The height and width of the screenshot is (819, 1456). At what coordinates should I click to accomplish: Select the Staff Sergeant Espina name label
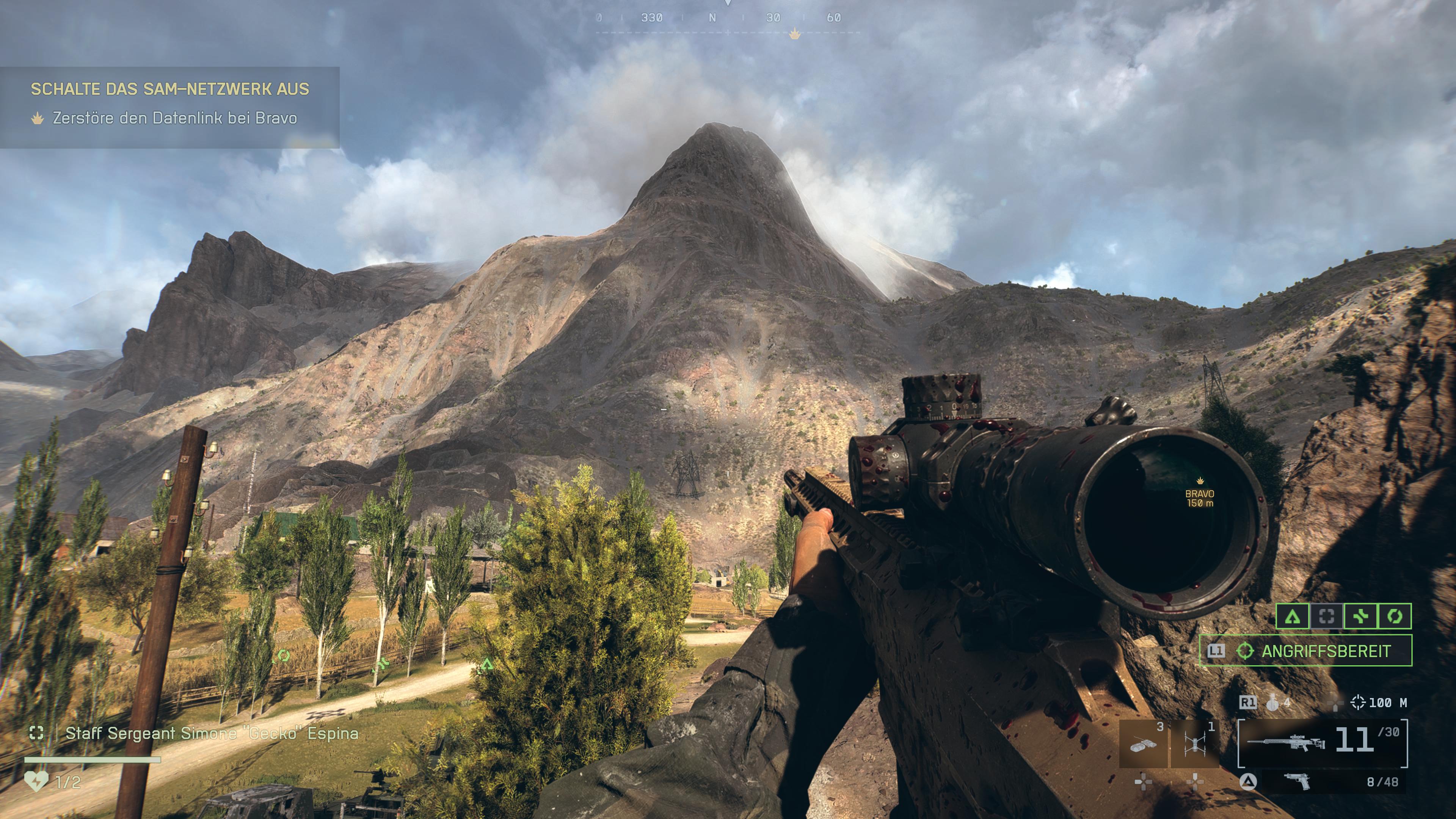coord(212,733)
